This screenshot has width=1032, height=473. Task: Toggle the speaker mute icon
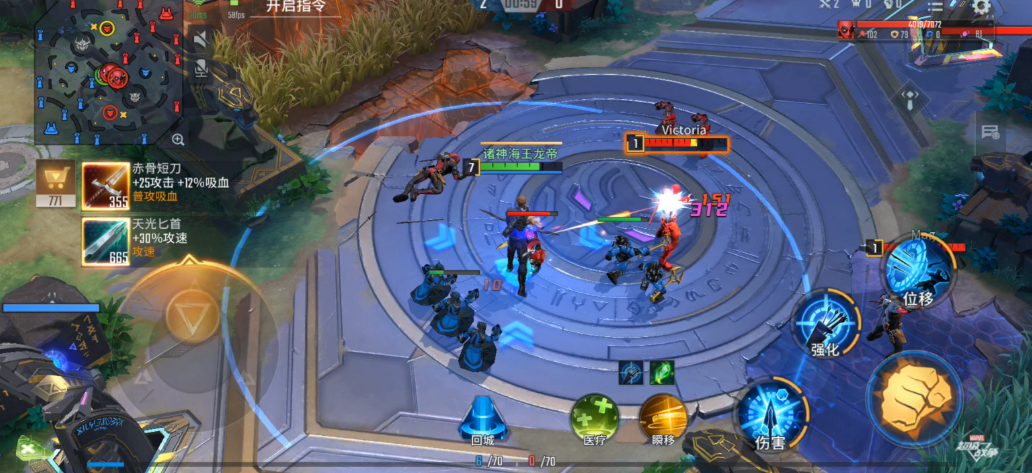pos(202,40)
